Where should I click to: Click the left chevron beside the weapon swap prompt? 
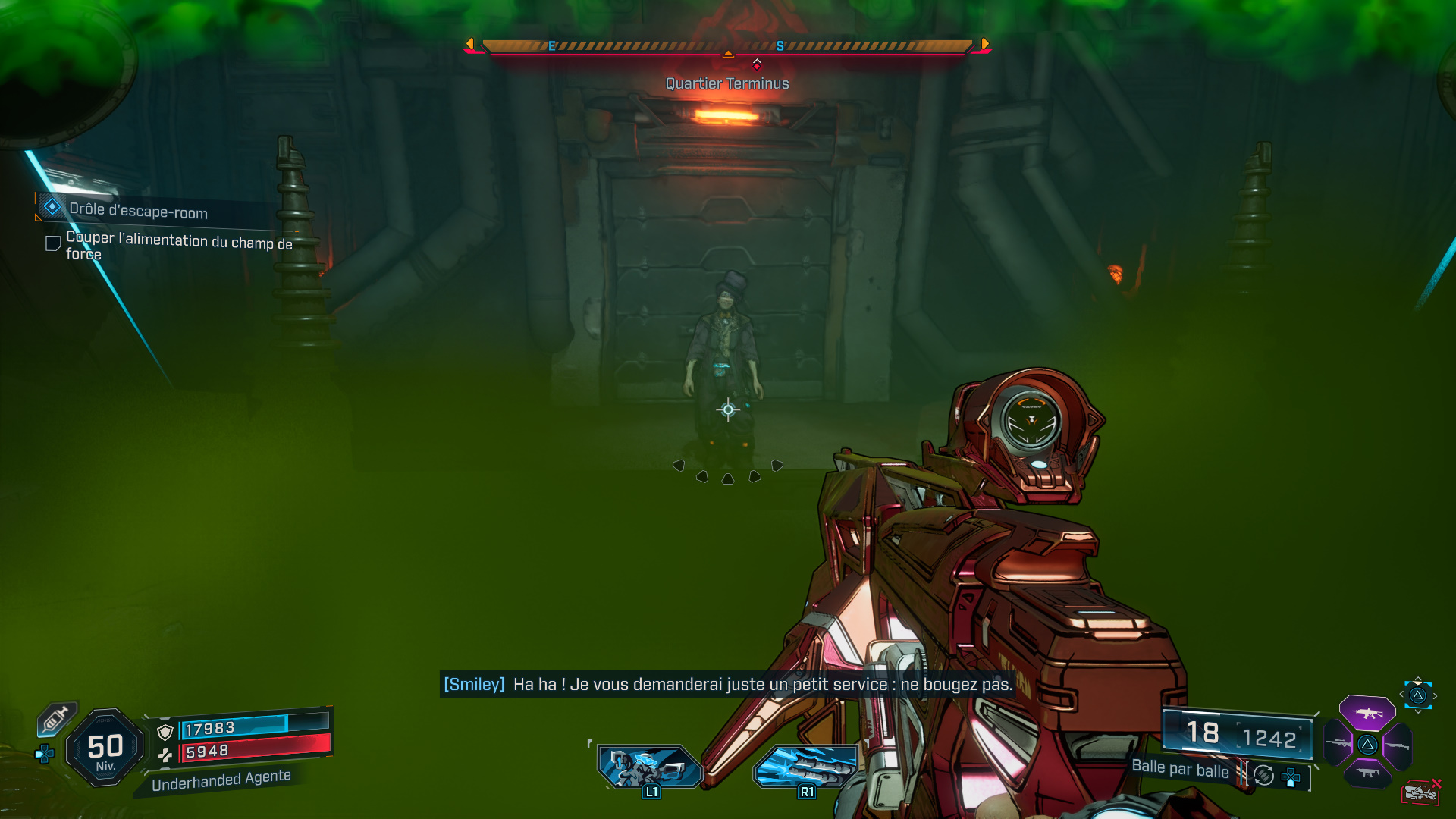[1401, 695]
